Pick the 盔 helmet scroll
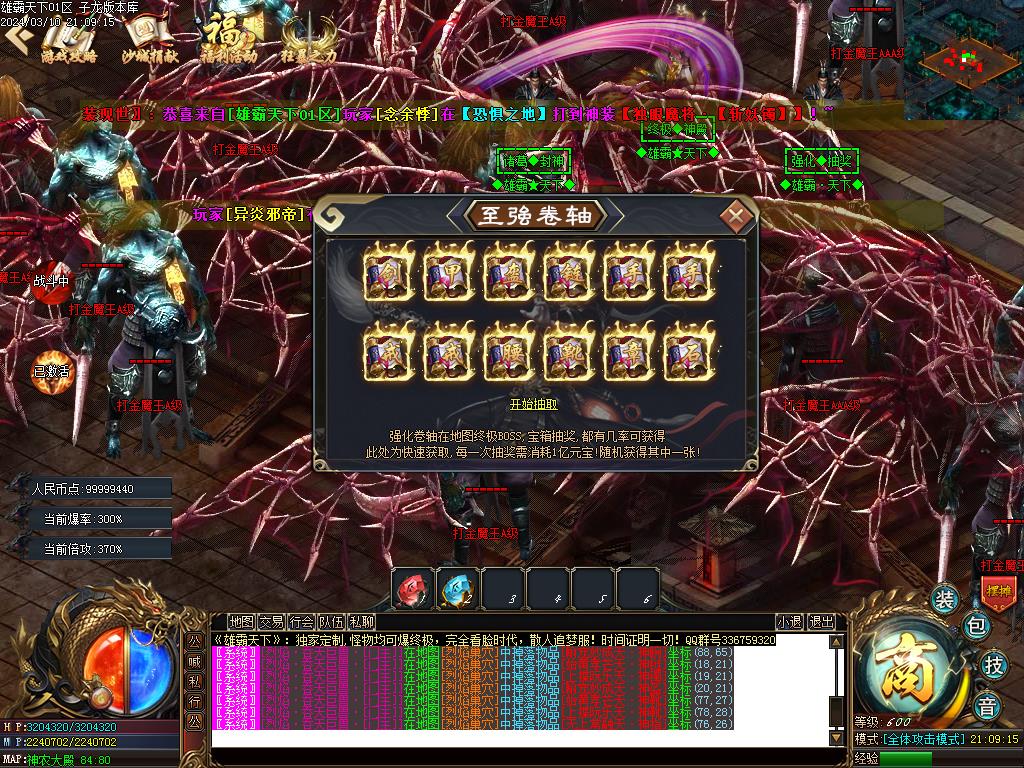This screenshot has height=768, width=1024. (x=509, y=272)
